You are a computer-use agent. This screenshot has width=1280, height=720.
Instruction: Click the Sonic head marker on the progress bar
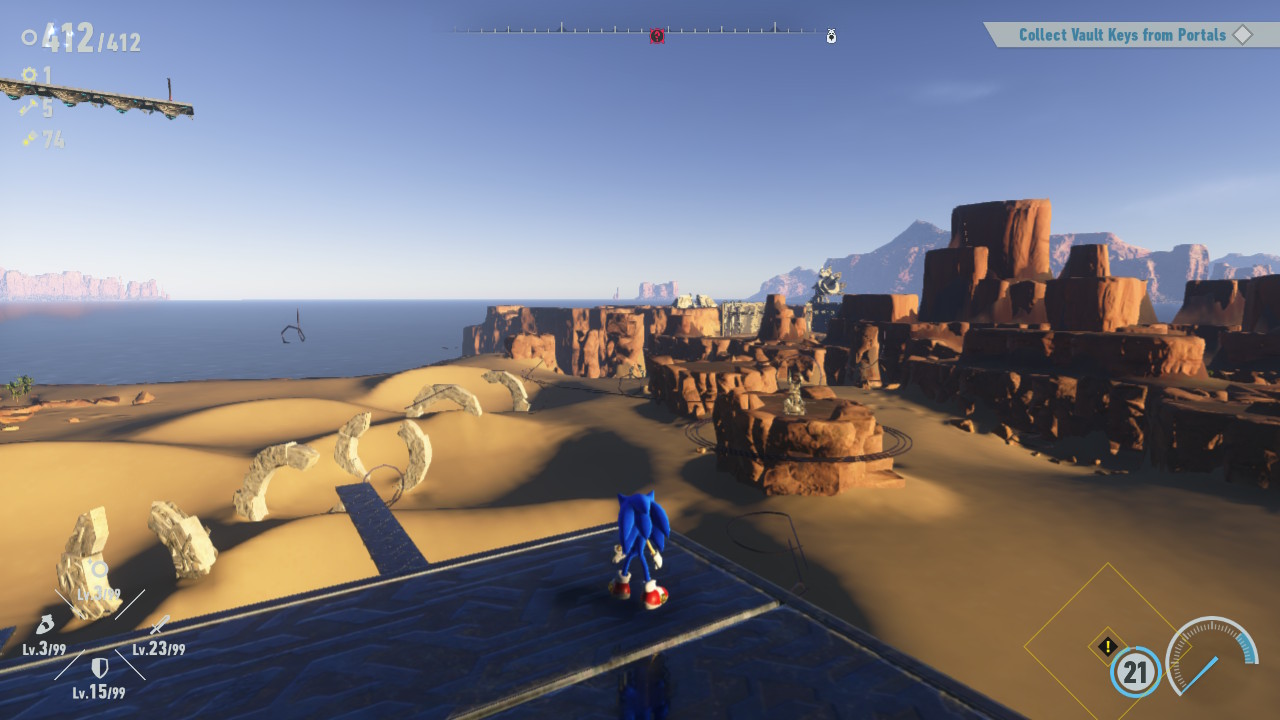coord(831,35)
